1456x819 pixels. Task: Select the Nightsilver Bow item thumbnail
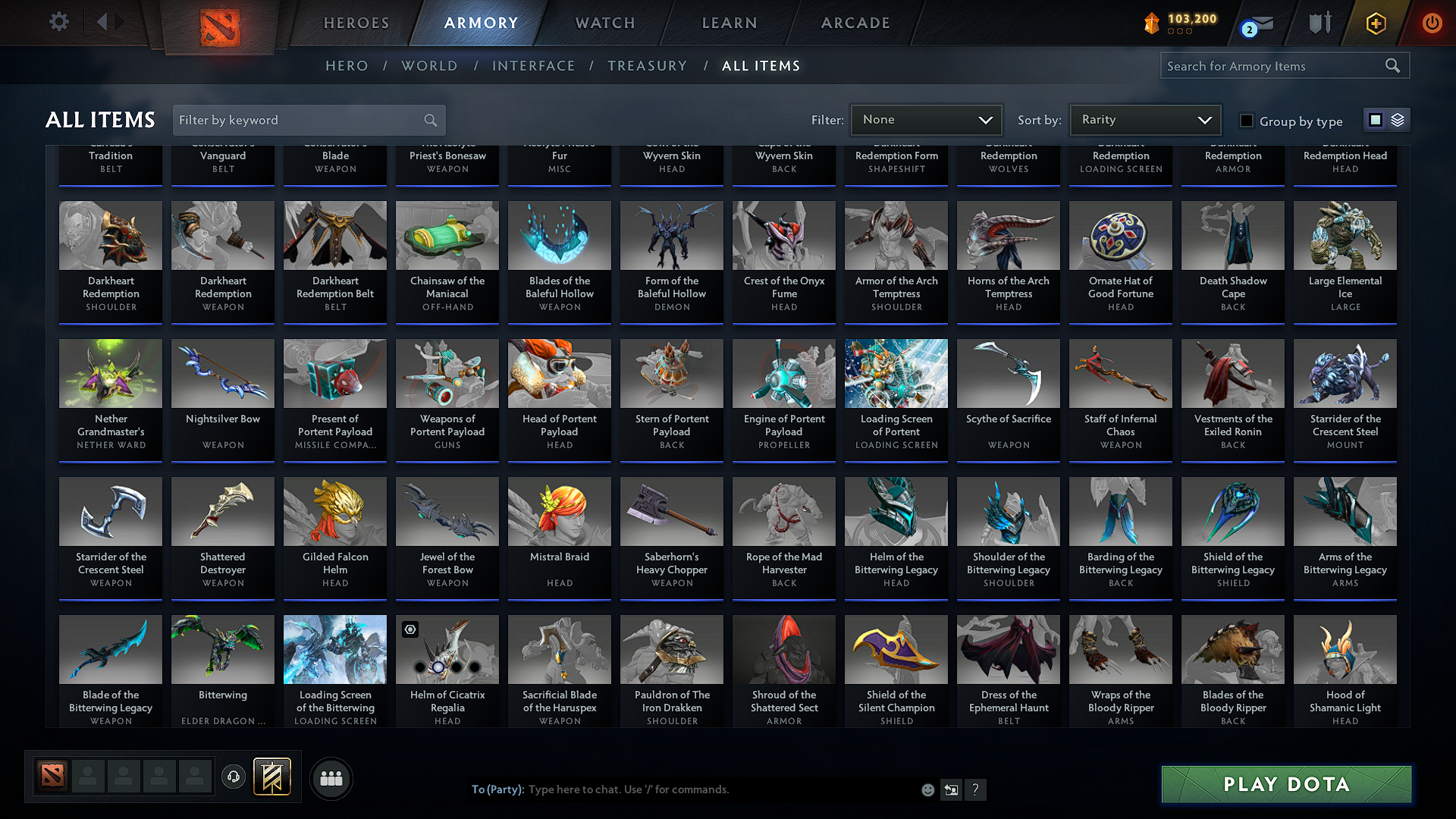point(222,373)
